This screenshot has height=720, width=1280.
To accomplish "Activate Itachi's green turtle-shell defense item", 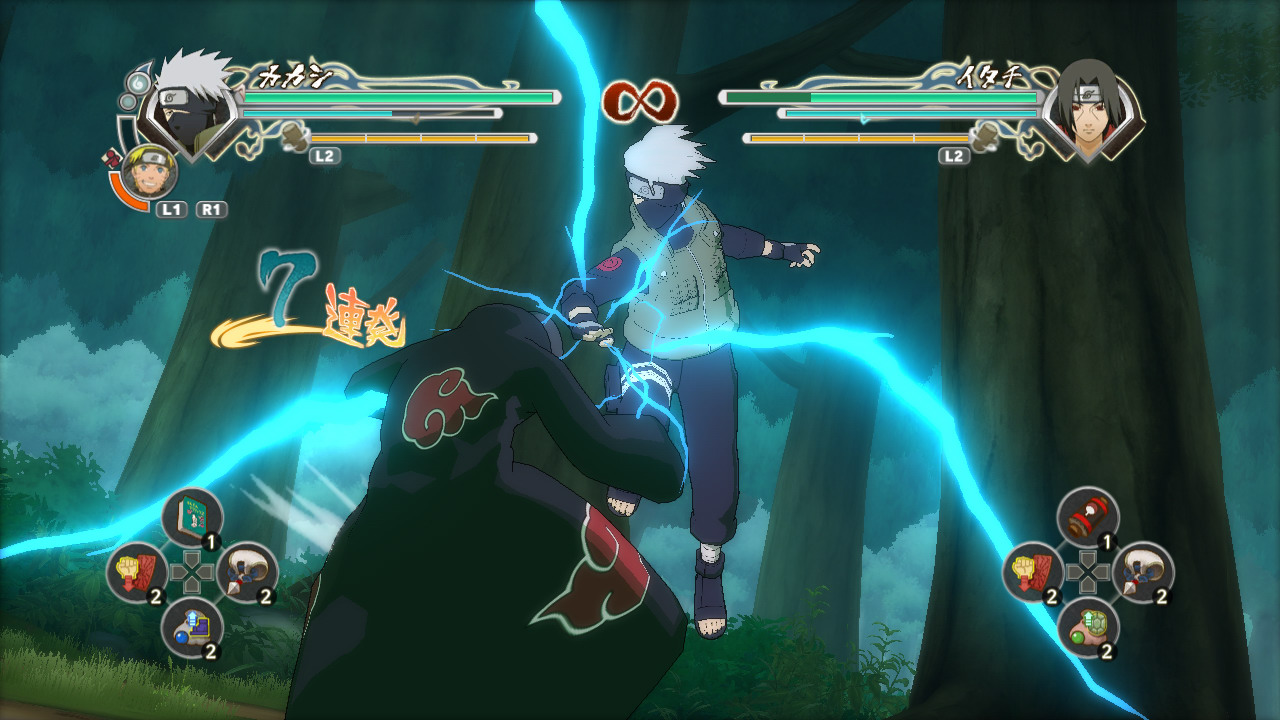I will click(x=1088, y=627).
